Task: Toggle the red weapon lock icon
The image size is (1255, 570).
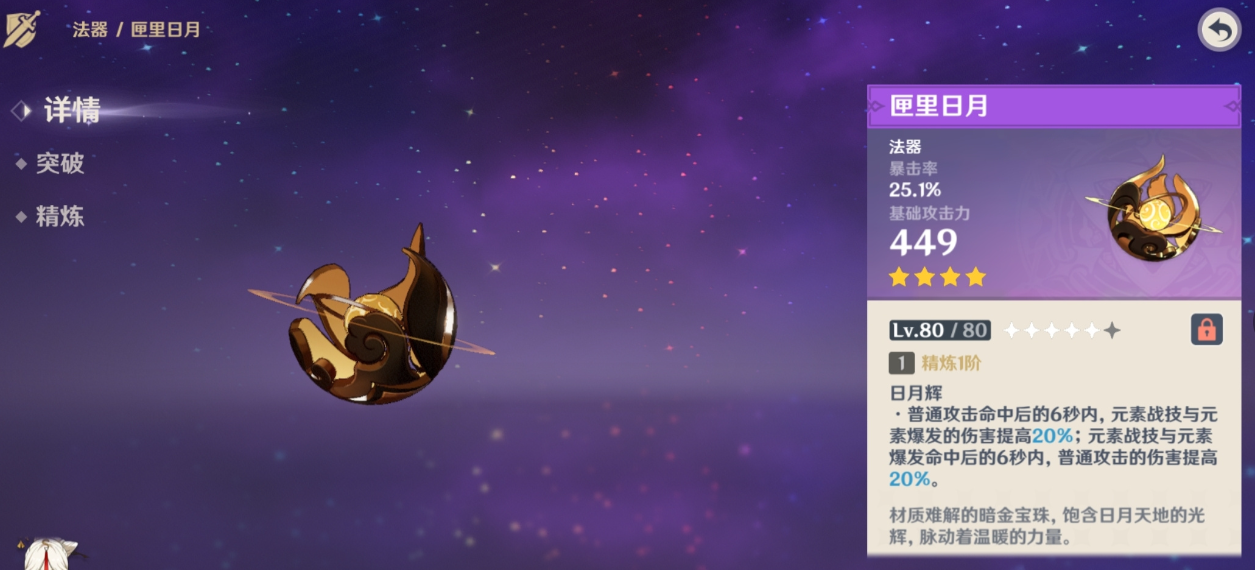Action: (1206, 329)
